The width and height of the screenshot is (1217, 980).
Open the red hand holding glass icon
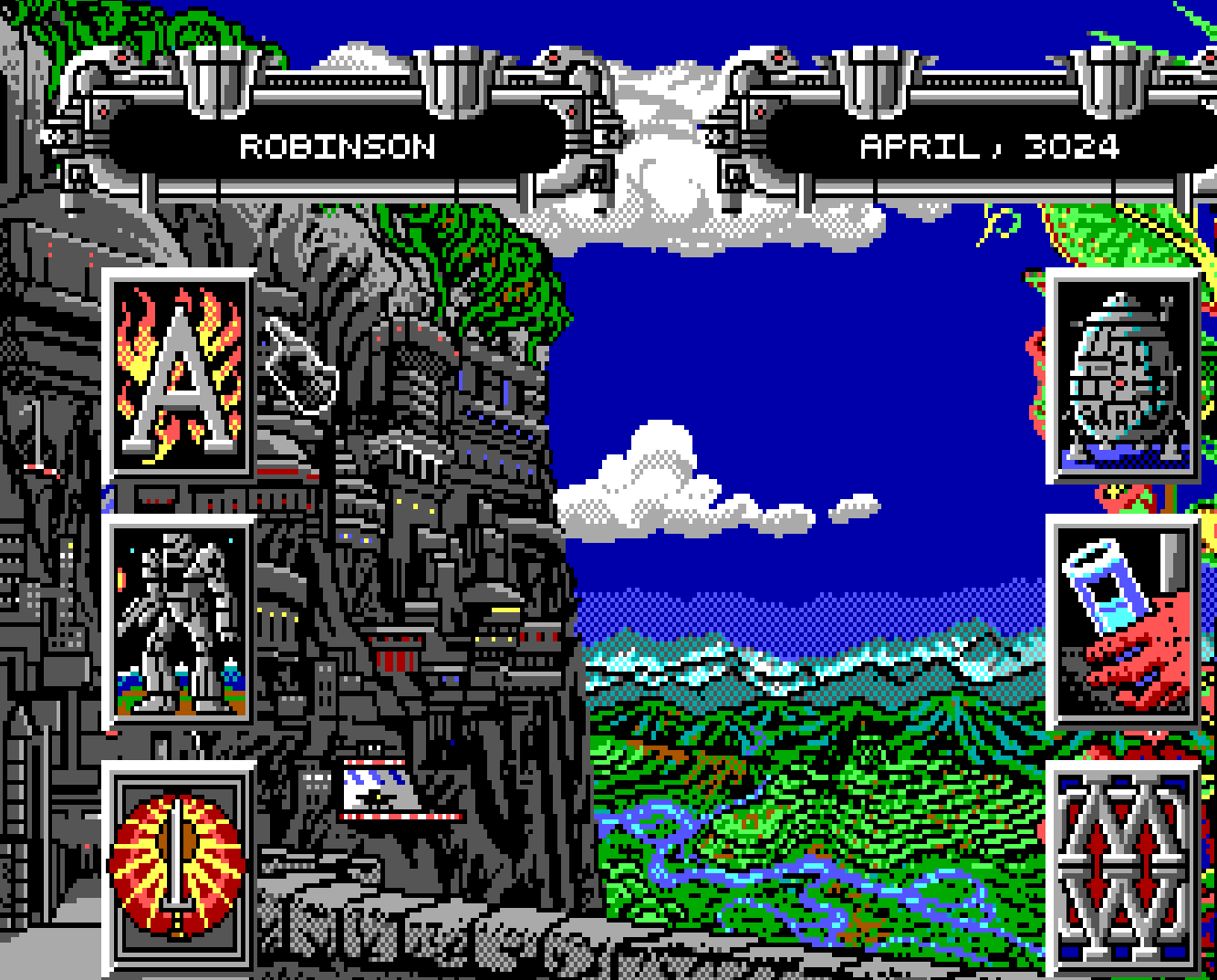coord(1124,623)
